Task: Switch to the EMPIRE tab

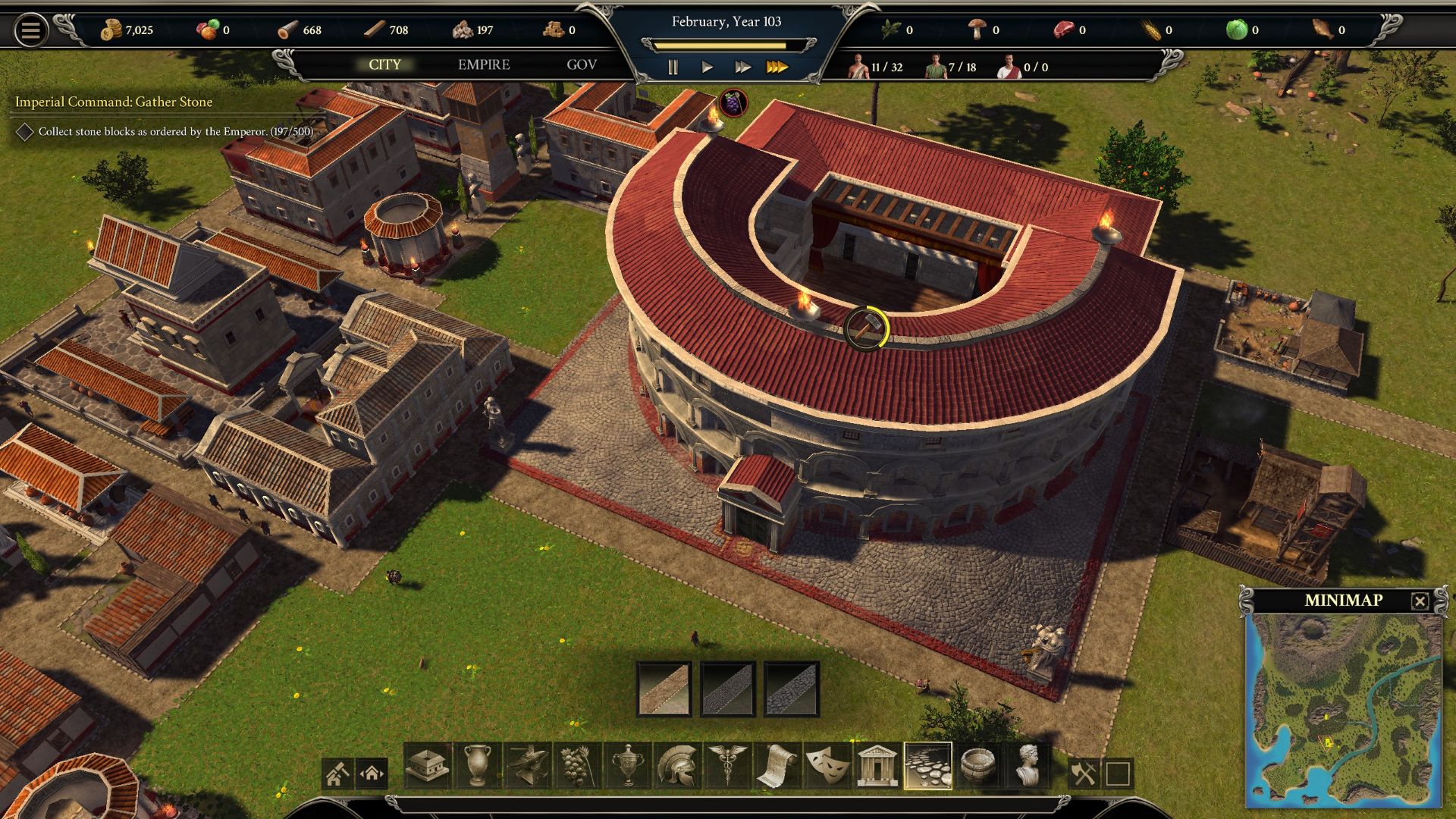Action: pyautogui.click(x=484, y=65)
